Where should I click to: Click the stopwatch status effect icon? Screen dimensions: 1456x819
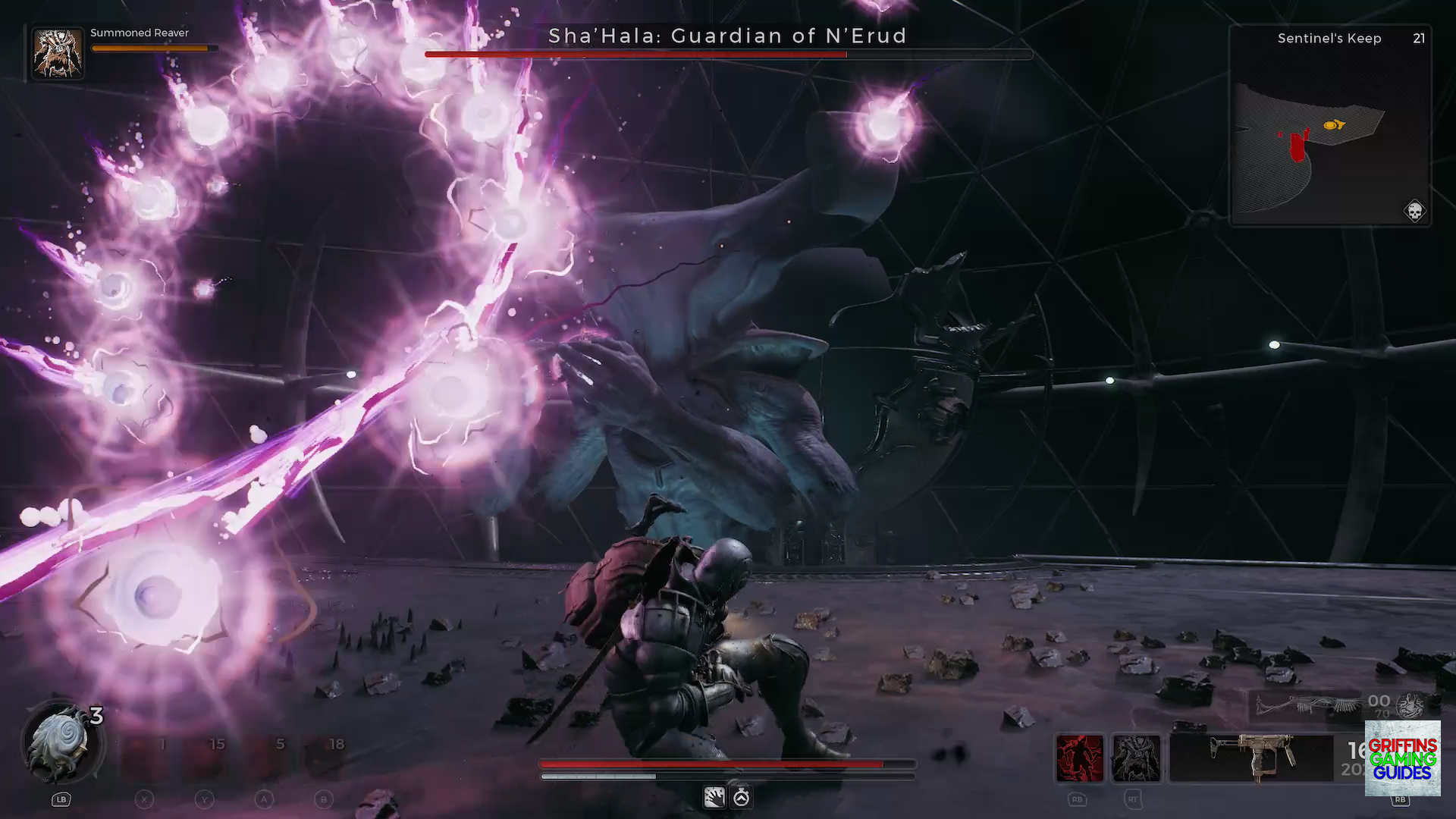click(741, 797)
